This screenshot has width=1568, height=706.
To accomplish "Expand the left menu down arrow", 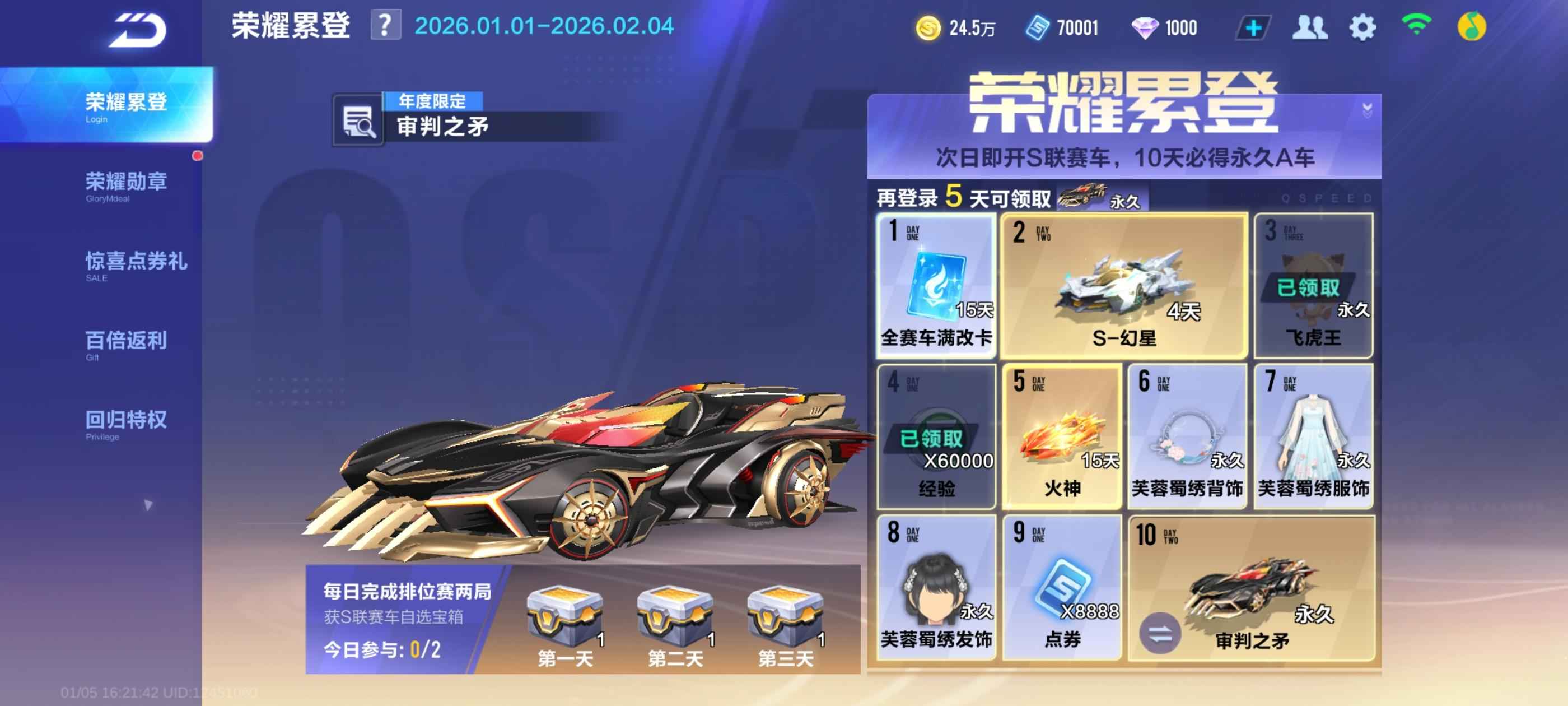I will coord(148,504).
